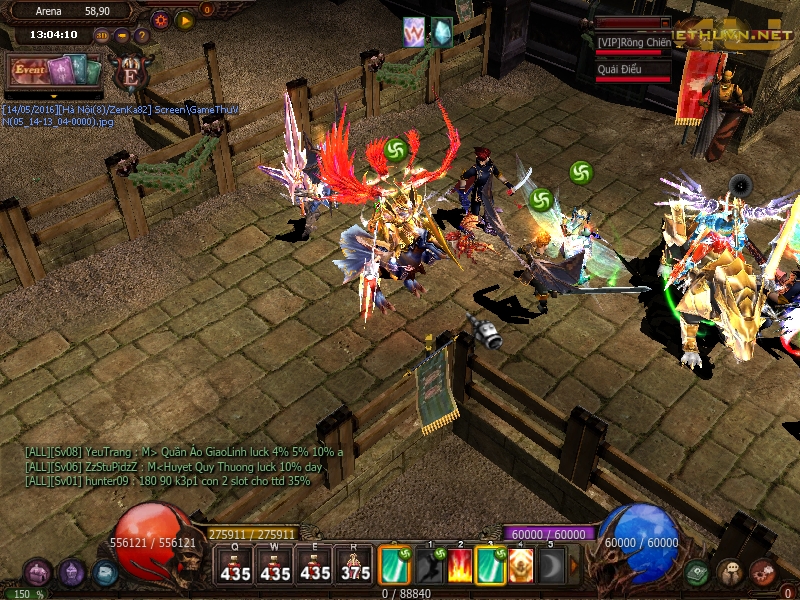Open the chat speech bubble button
The image size is (800, 600).
[x=730, y=572]
